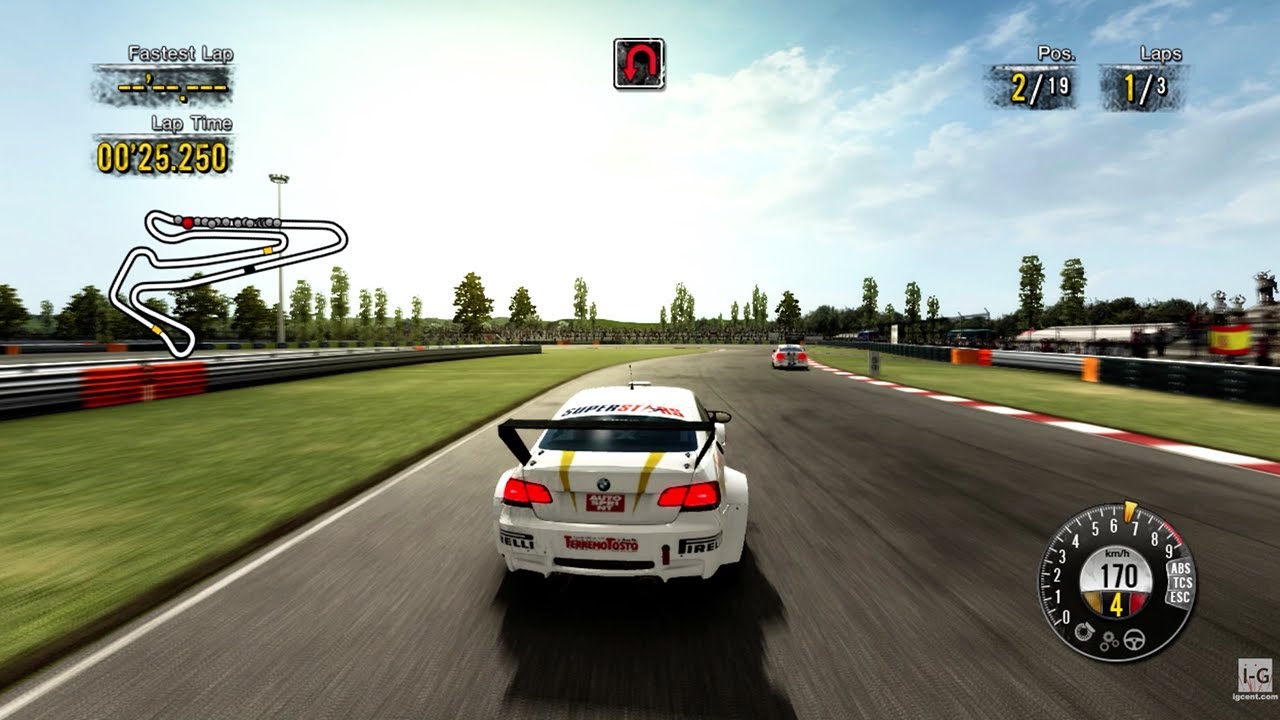The width and height of the screenshot is (1280, 720).
Task: Click the gears damage icon on the speedometer
Action: (x=1109, y=640)
